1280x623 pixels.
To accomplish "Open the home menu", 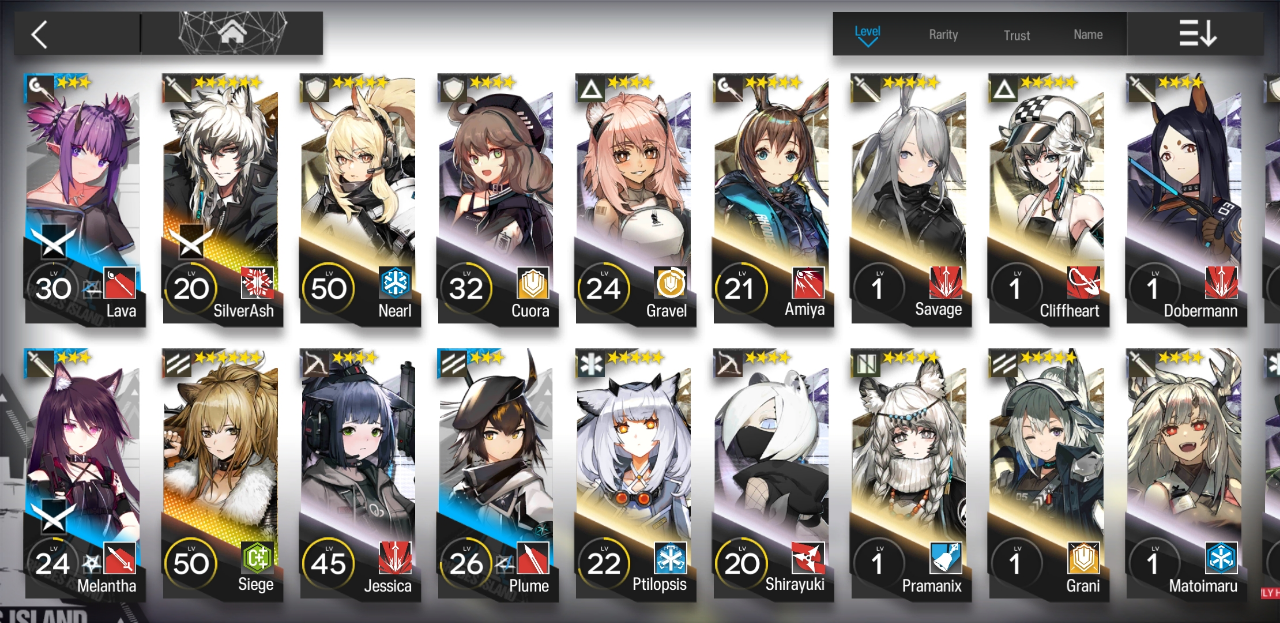I will point(232,33).
